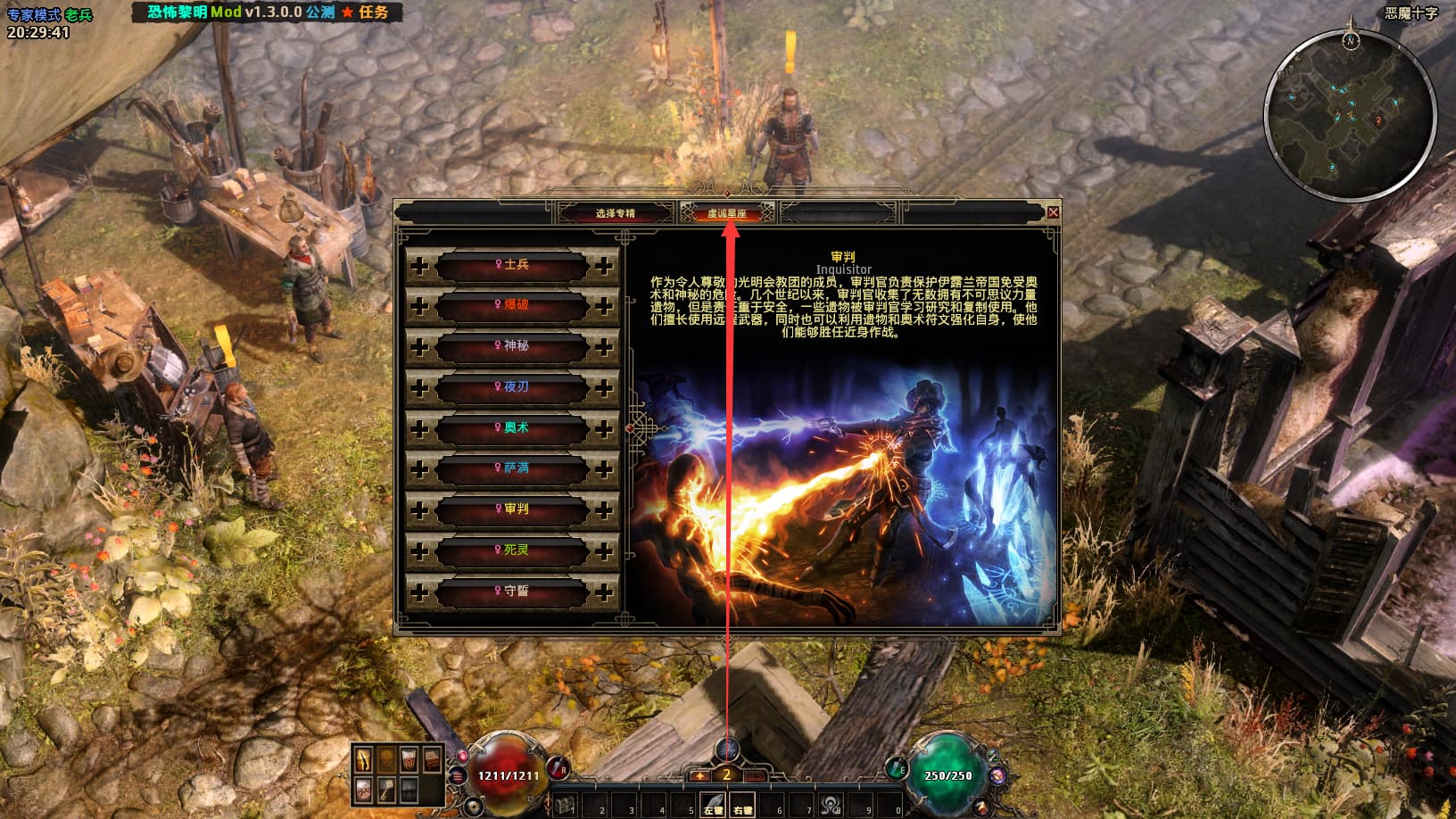Click the treasure chest hotbar slot
The width and height of the screenshot is (1456, 819).
click(566, 806)
